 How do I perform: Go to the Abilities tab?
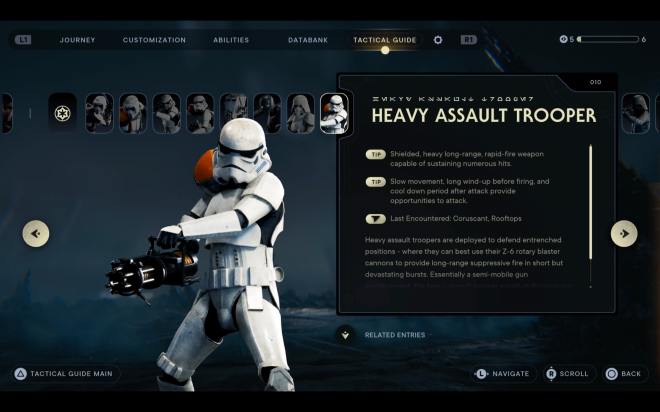(231, 40)
